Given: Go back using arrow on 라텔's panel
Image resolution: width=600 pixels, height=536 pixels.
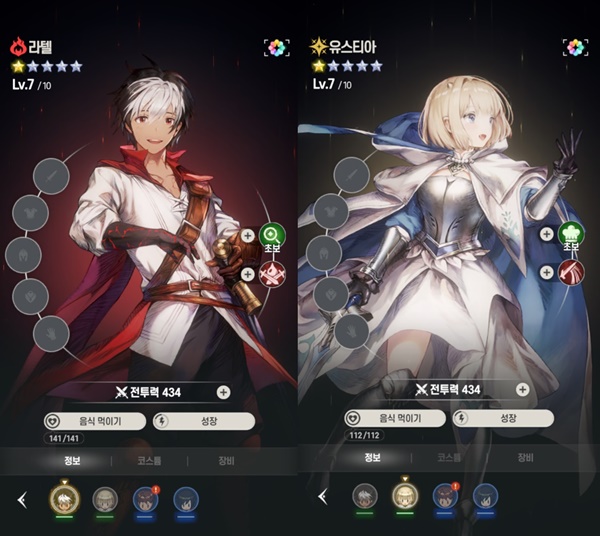Looking at the screenshot, I should [x=22, y=499].
